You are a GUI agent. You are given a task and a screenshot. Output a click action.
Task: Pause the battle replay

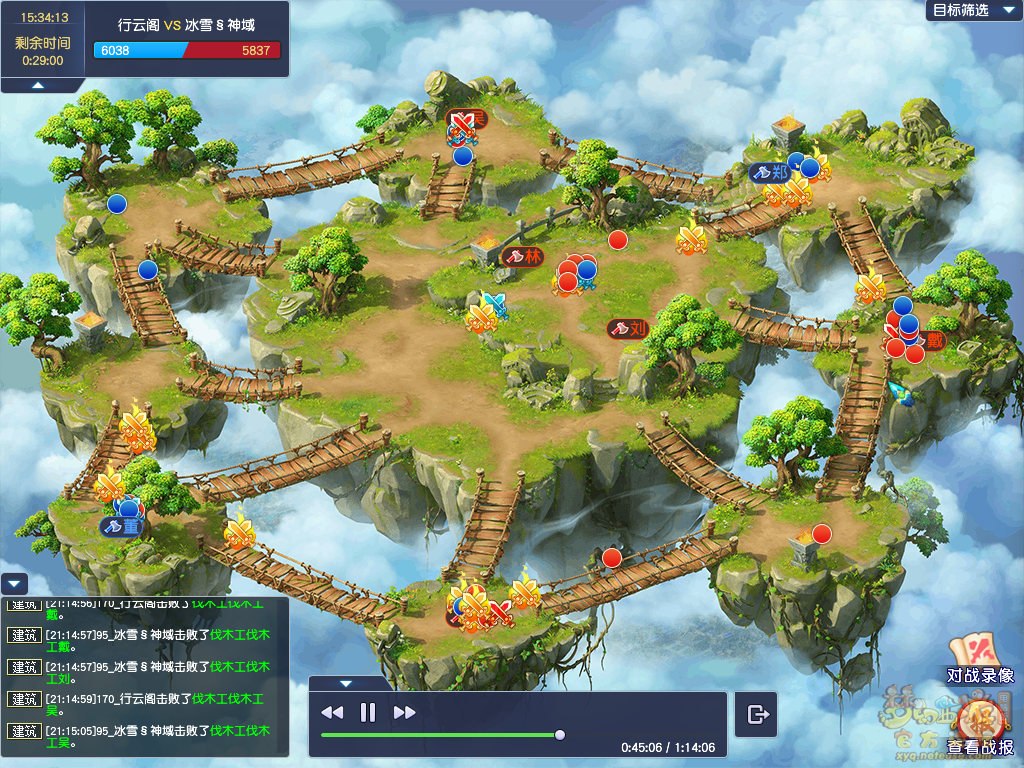[368, 712]
